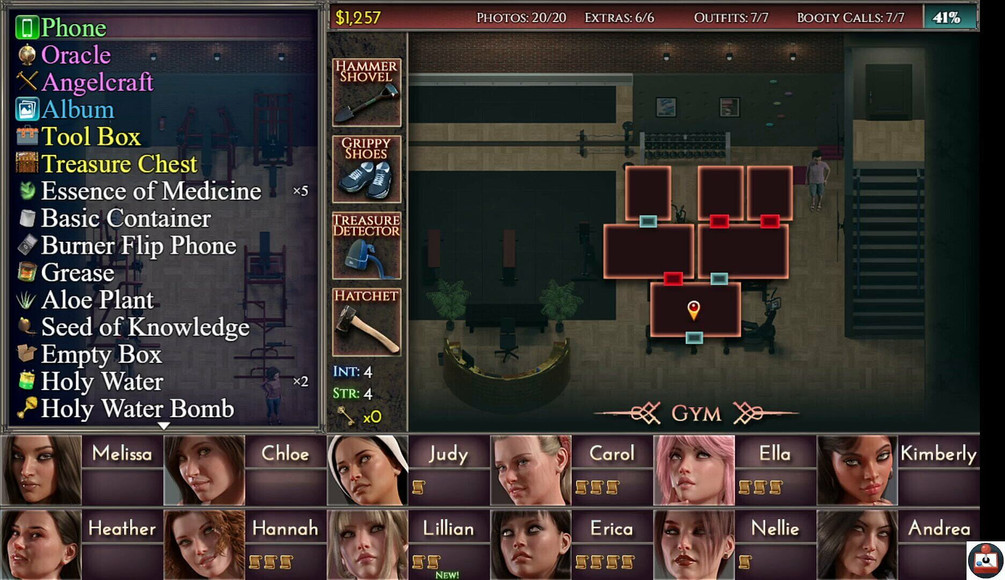This screenshot has height=580, width=1005.
Task: Choose Ella's character portrait
Action: pyautogui.click(x=694, y=469)
